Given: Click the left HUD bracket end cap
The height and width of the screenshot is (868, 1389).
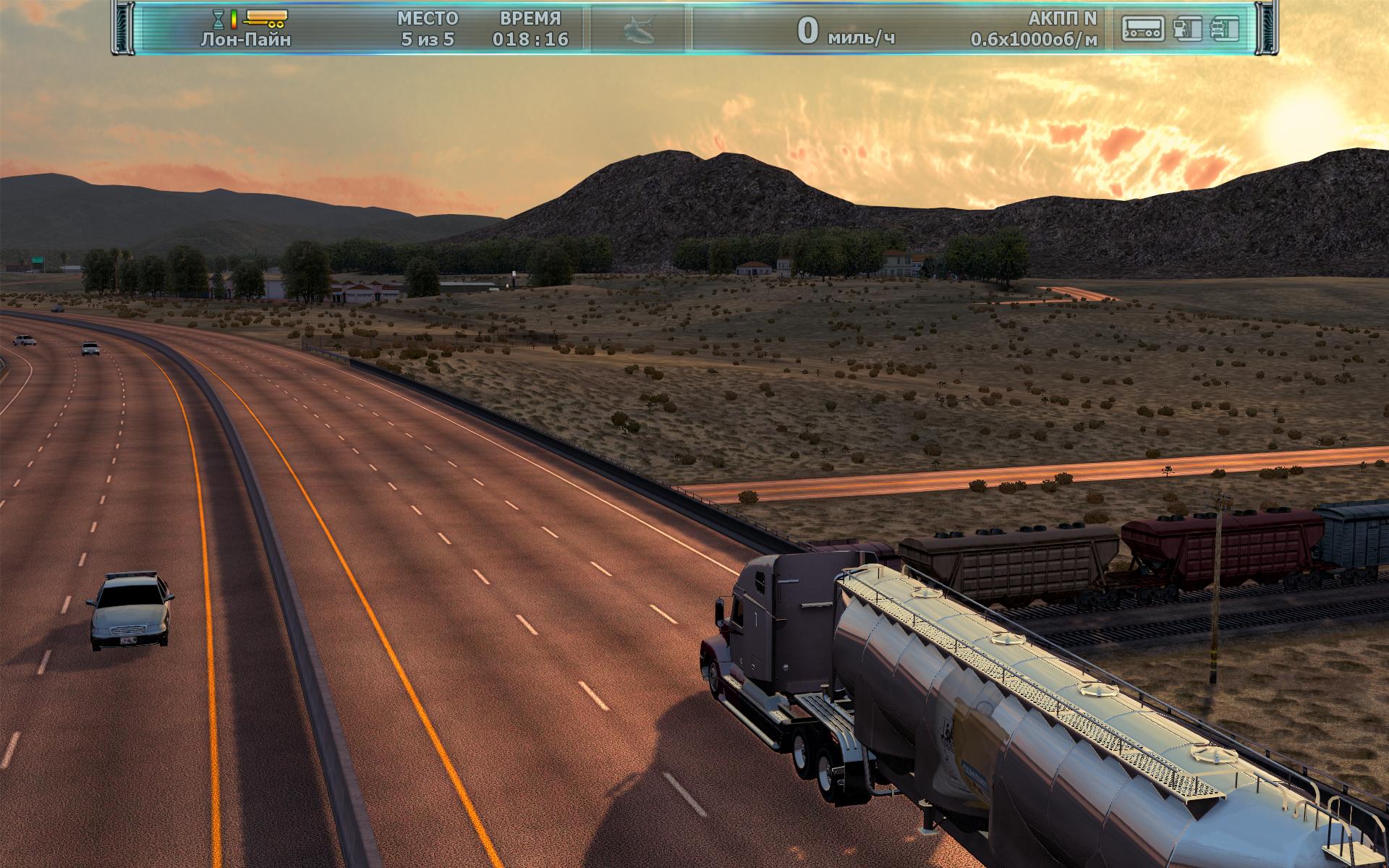Looking at the screenshot, I should tap(123, 29).
